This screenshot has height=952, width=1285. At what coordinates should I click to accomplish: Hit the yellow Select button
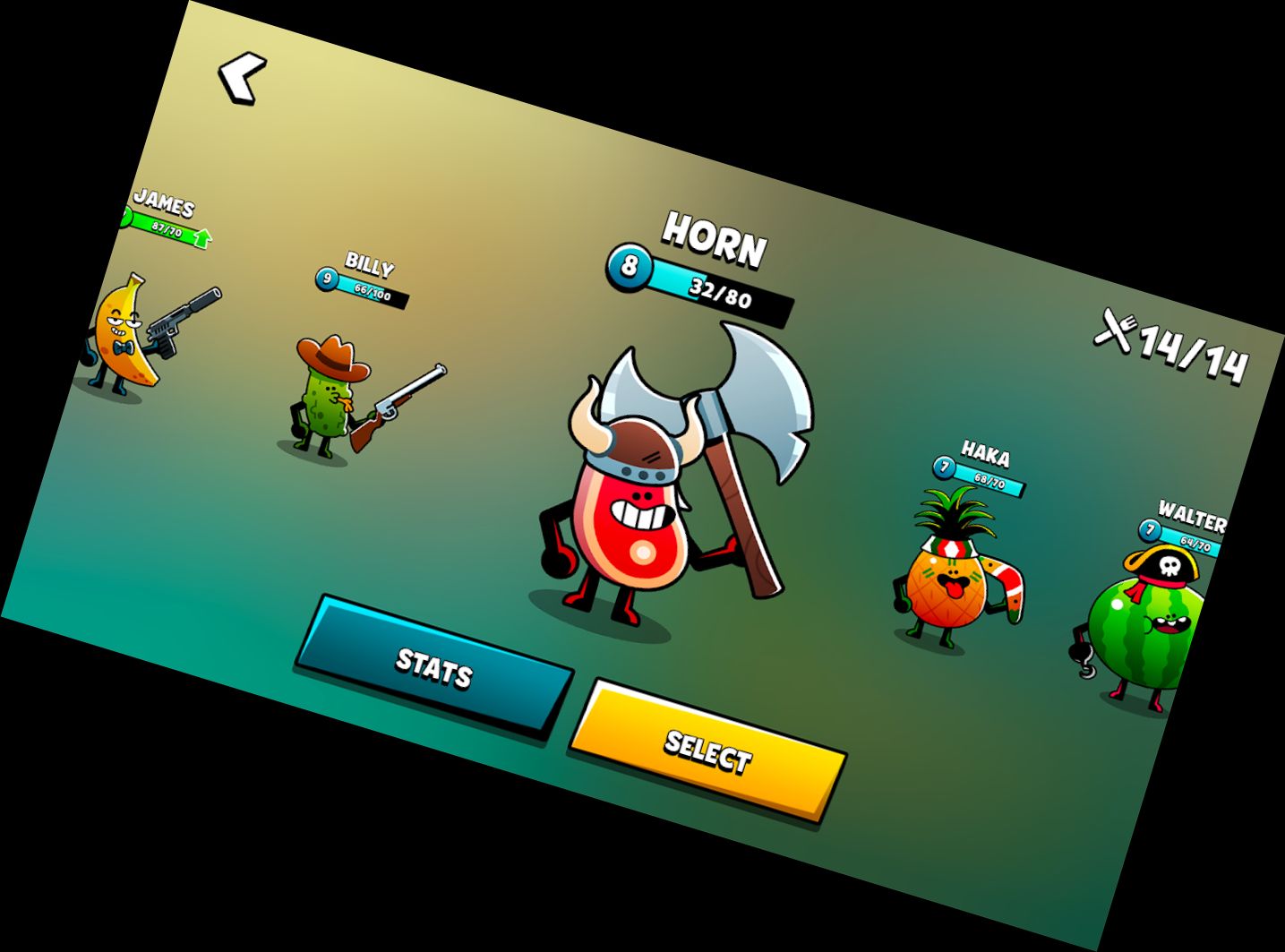(707, 752)
